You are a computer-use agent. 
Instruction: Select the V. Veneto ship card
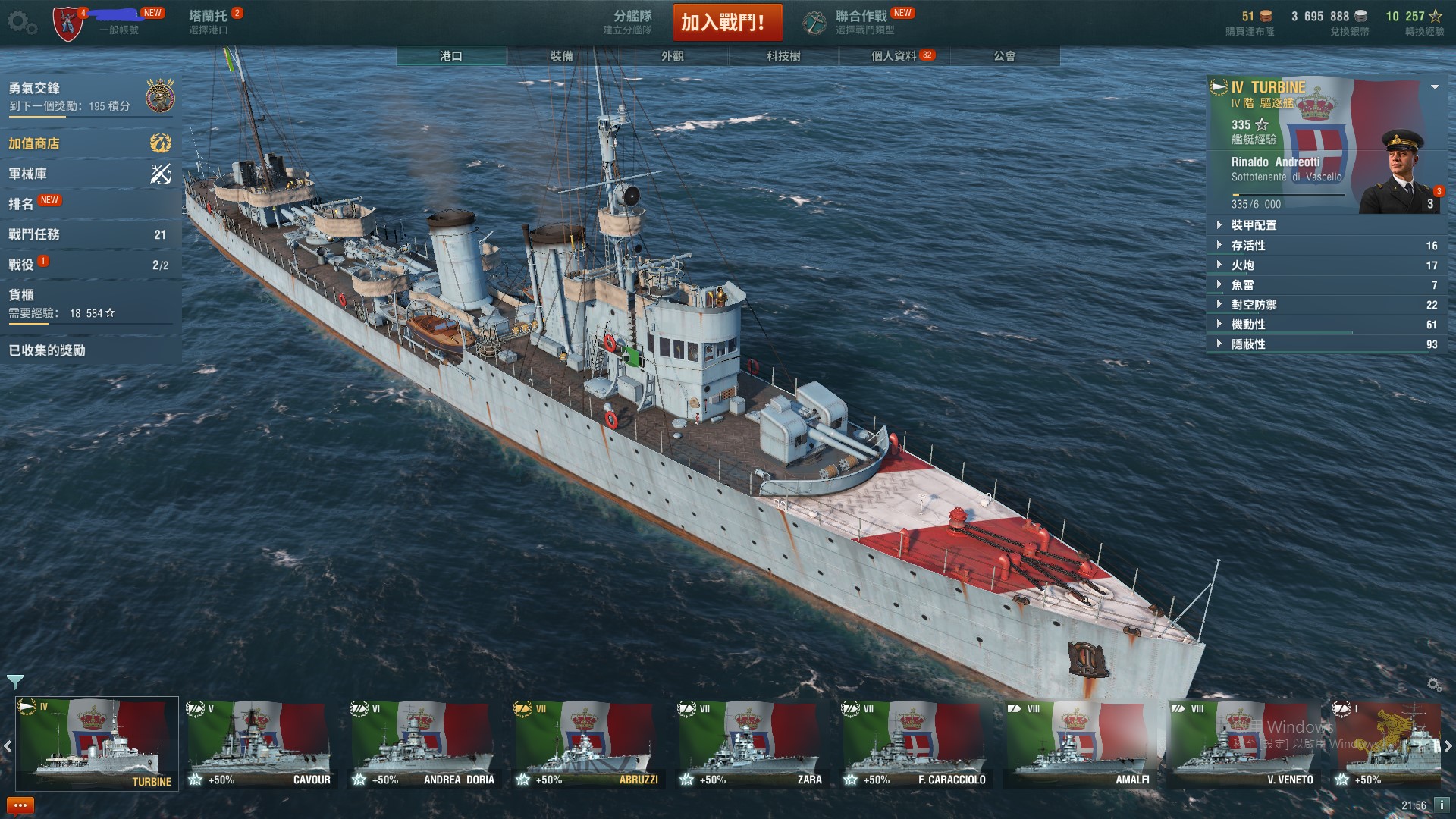1243,744
